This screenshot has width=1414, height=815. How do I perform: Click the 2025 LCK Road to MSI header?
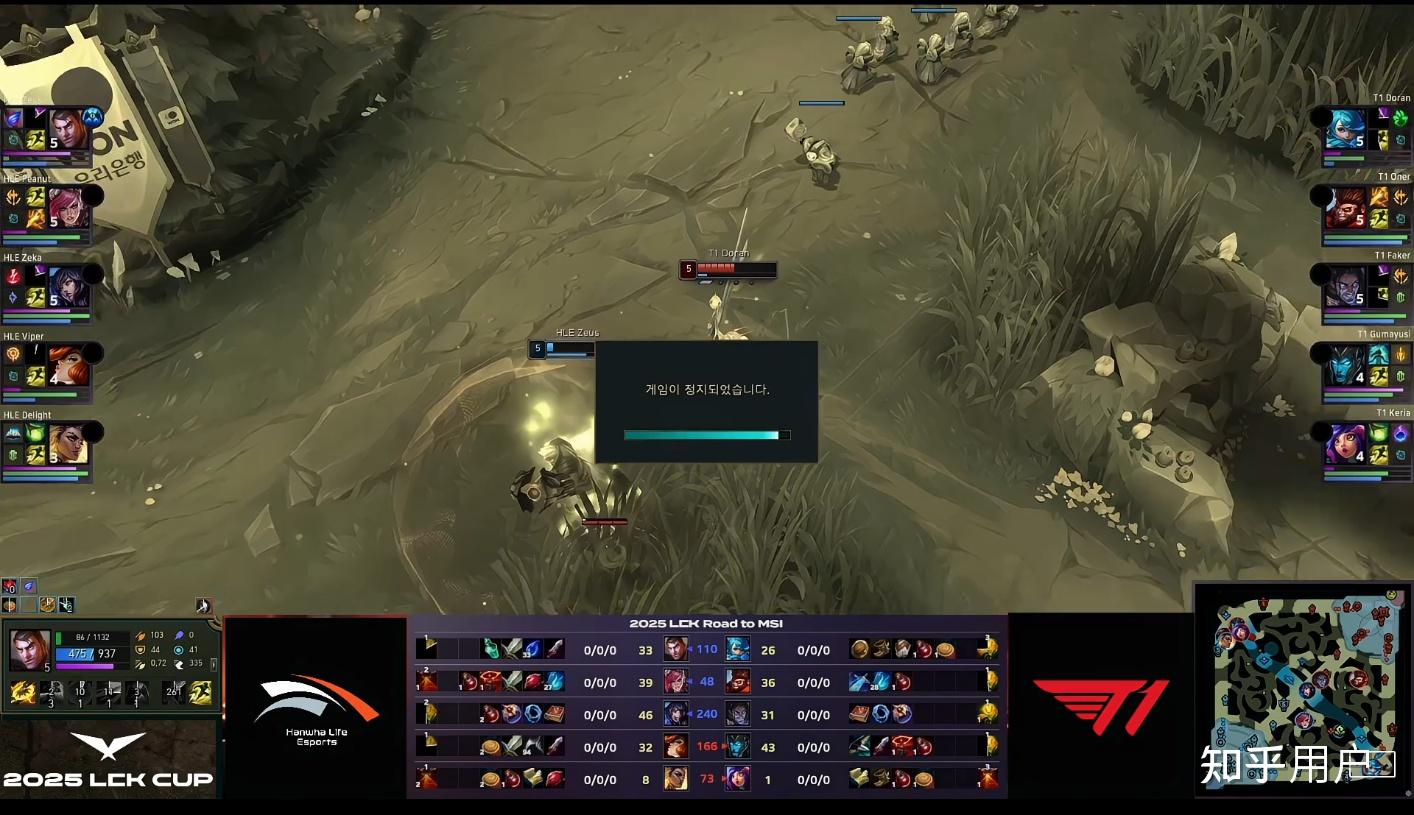(707, 623)
